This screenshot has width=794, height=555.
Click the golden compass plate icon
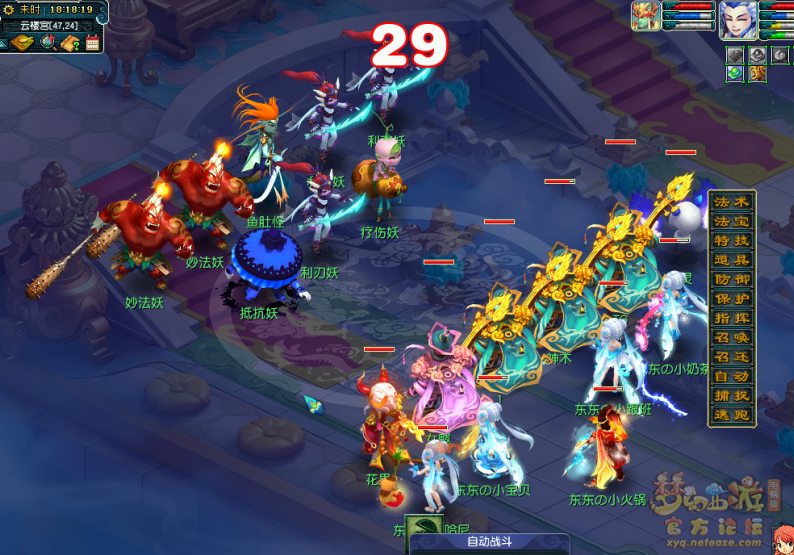22,43
